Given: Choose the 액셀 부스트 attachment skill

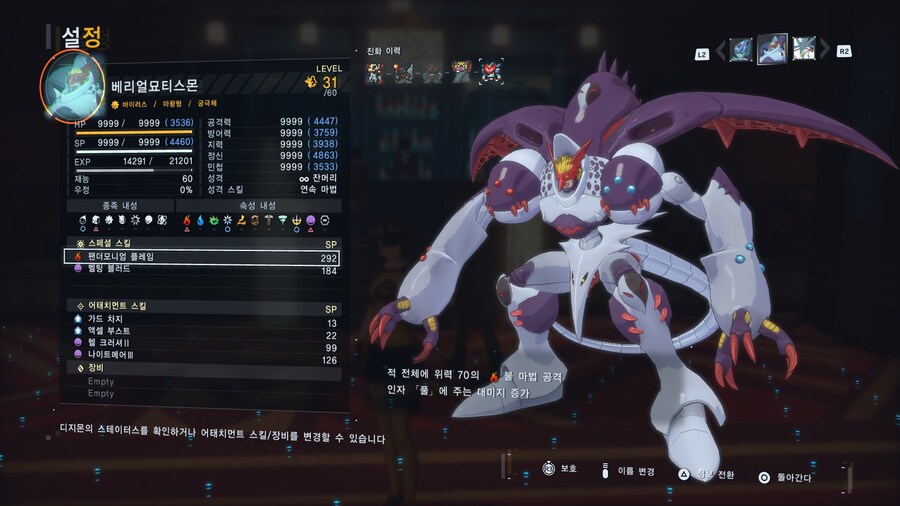Looking at the screenshot, I should coord(200,334).
